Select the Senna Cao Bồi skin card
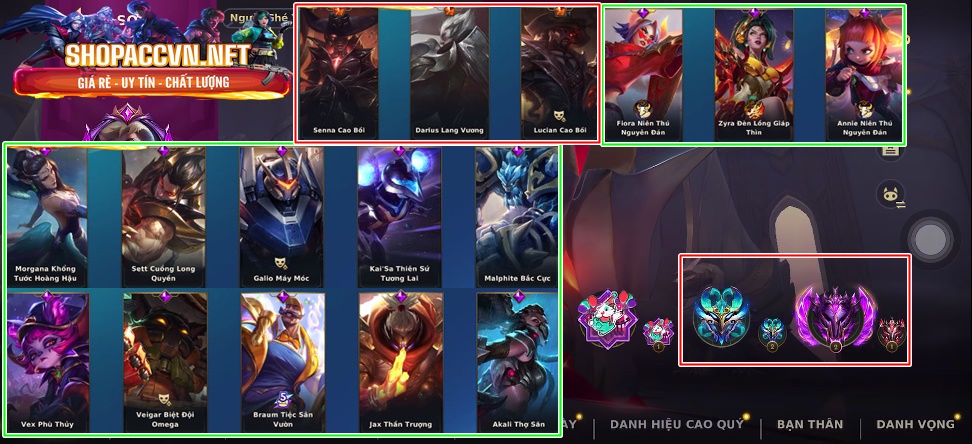This screenshot has height=444, width=972. click(x=338, y=72)
